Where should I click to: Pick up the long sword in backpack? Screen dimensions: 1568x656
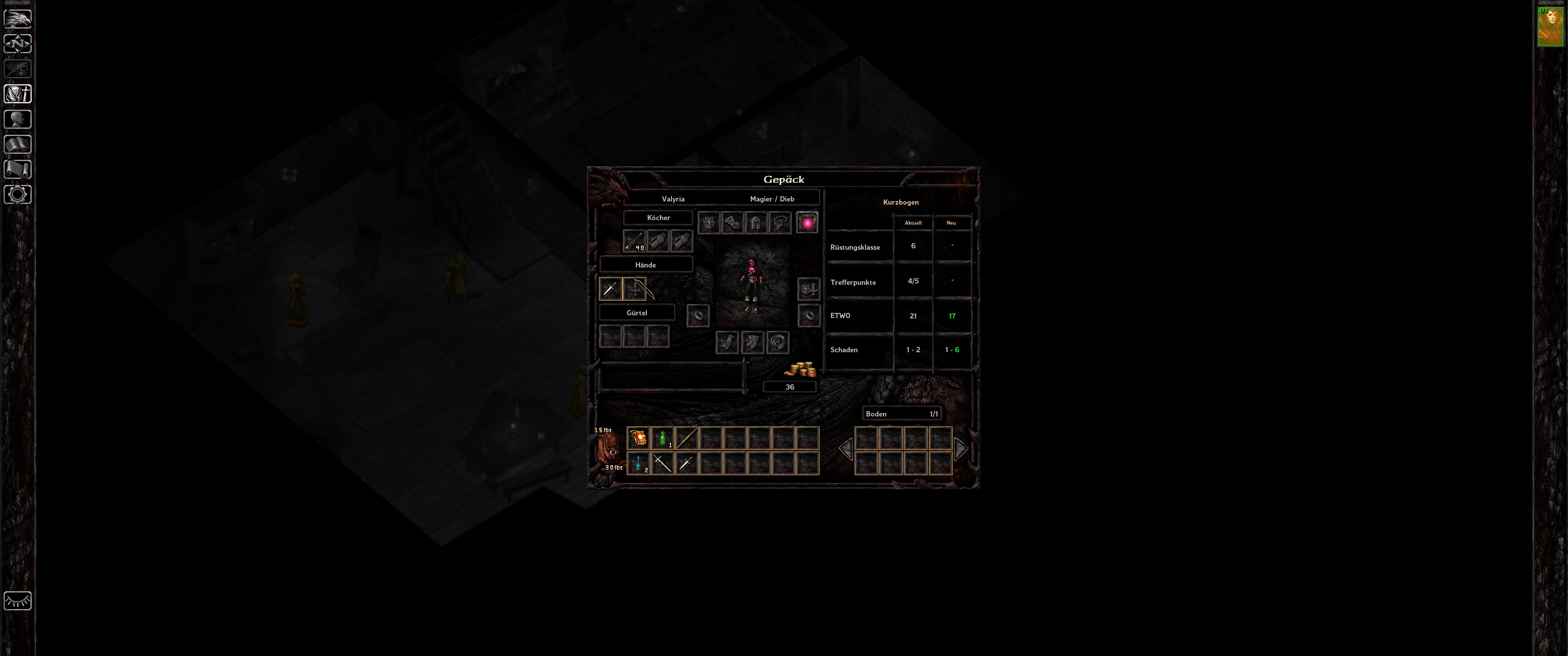(x=662, y=464)
